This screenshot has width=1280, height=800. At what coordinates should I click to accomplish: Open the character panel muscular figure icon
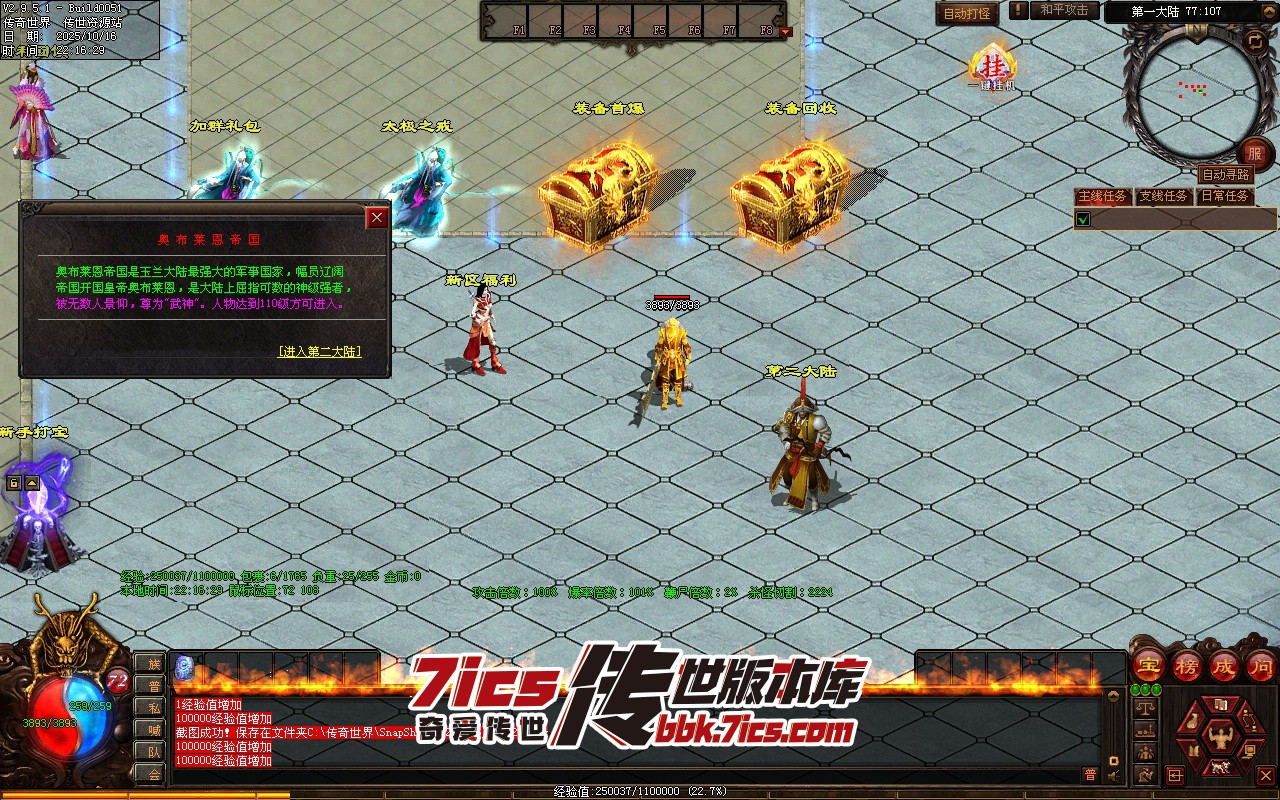coord(1219,738)
